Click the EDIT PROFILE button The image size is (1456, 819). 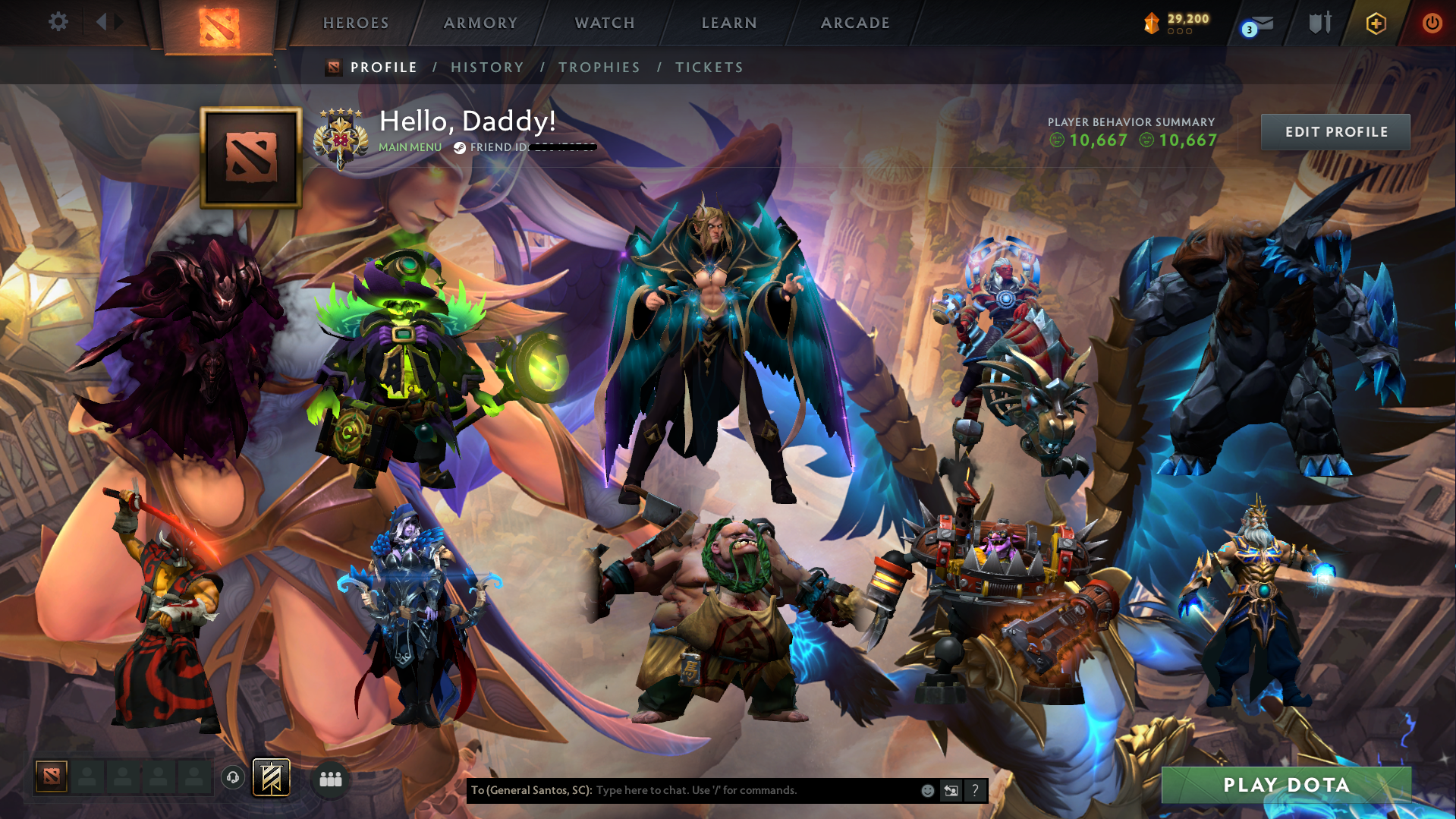click(x=1335, y=131)
